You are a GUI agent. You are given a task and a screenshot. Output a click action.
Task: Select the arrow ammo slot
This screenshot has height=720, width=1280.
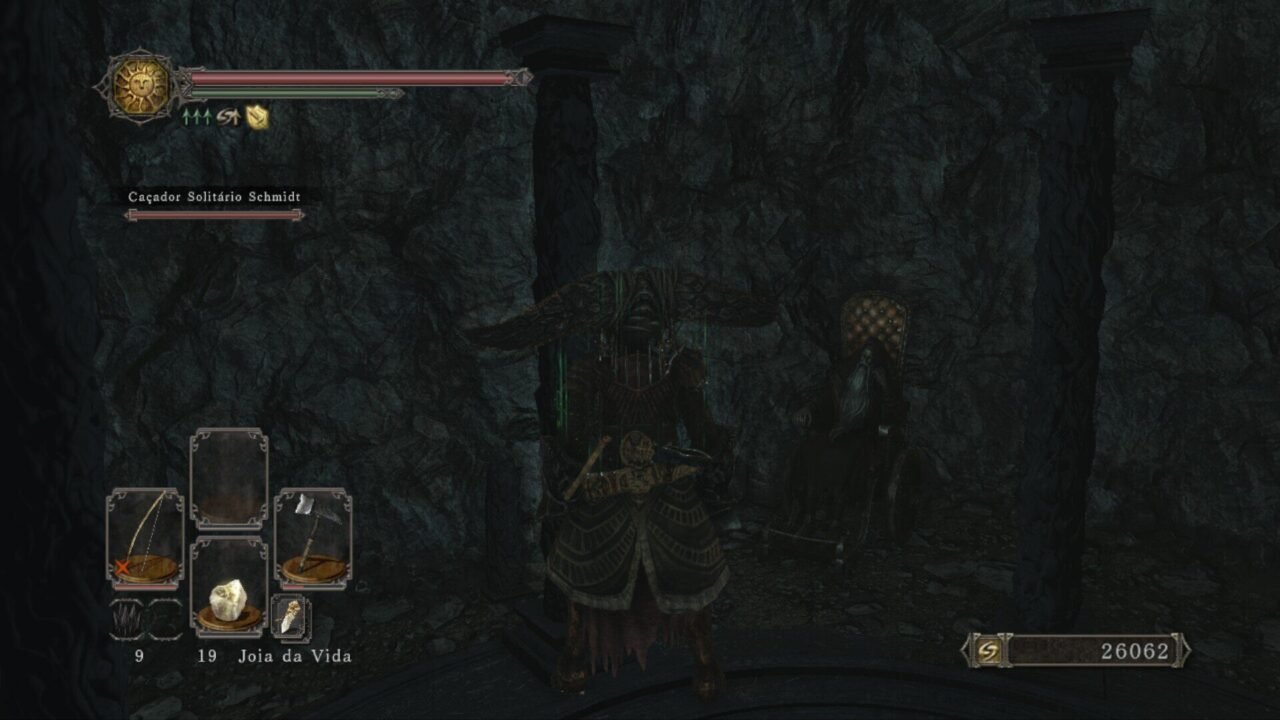tap(126, 619)
